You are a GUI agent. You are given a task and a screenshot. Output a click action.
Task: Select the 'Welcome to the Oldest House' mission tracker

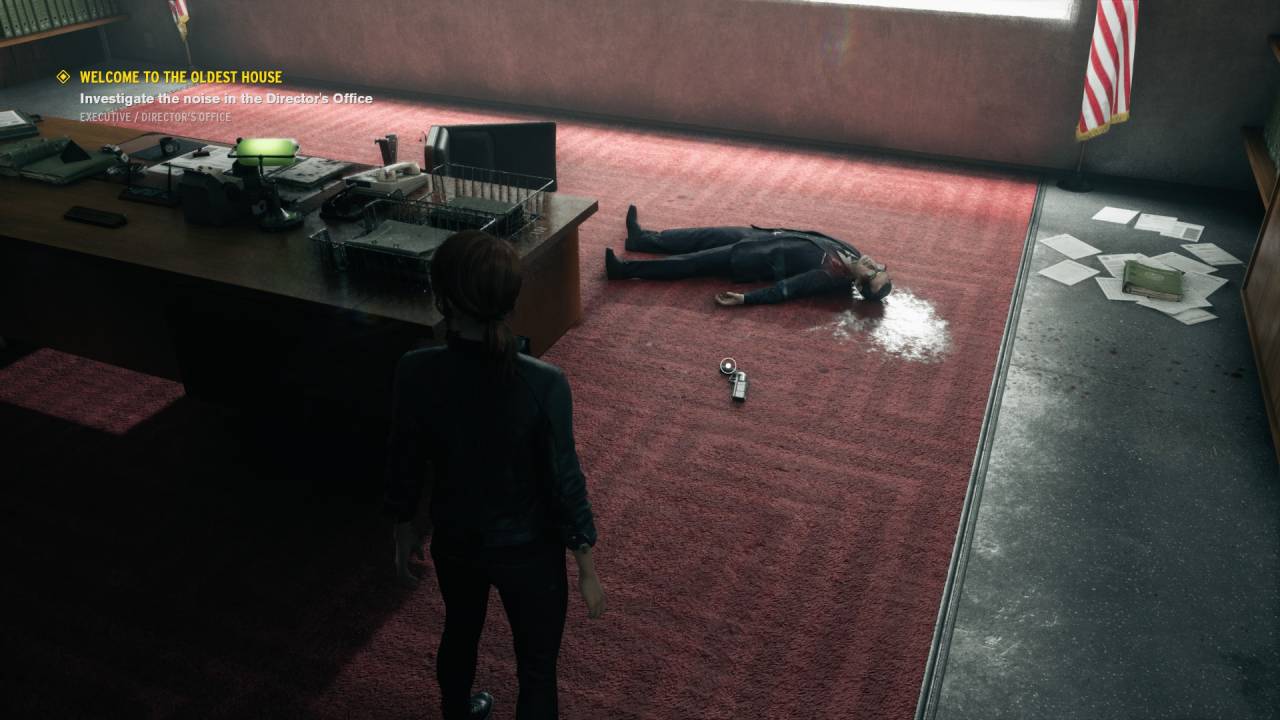pos(181,77)
